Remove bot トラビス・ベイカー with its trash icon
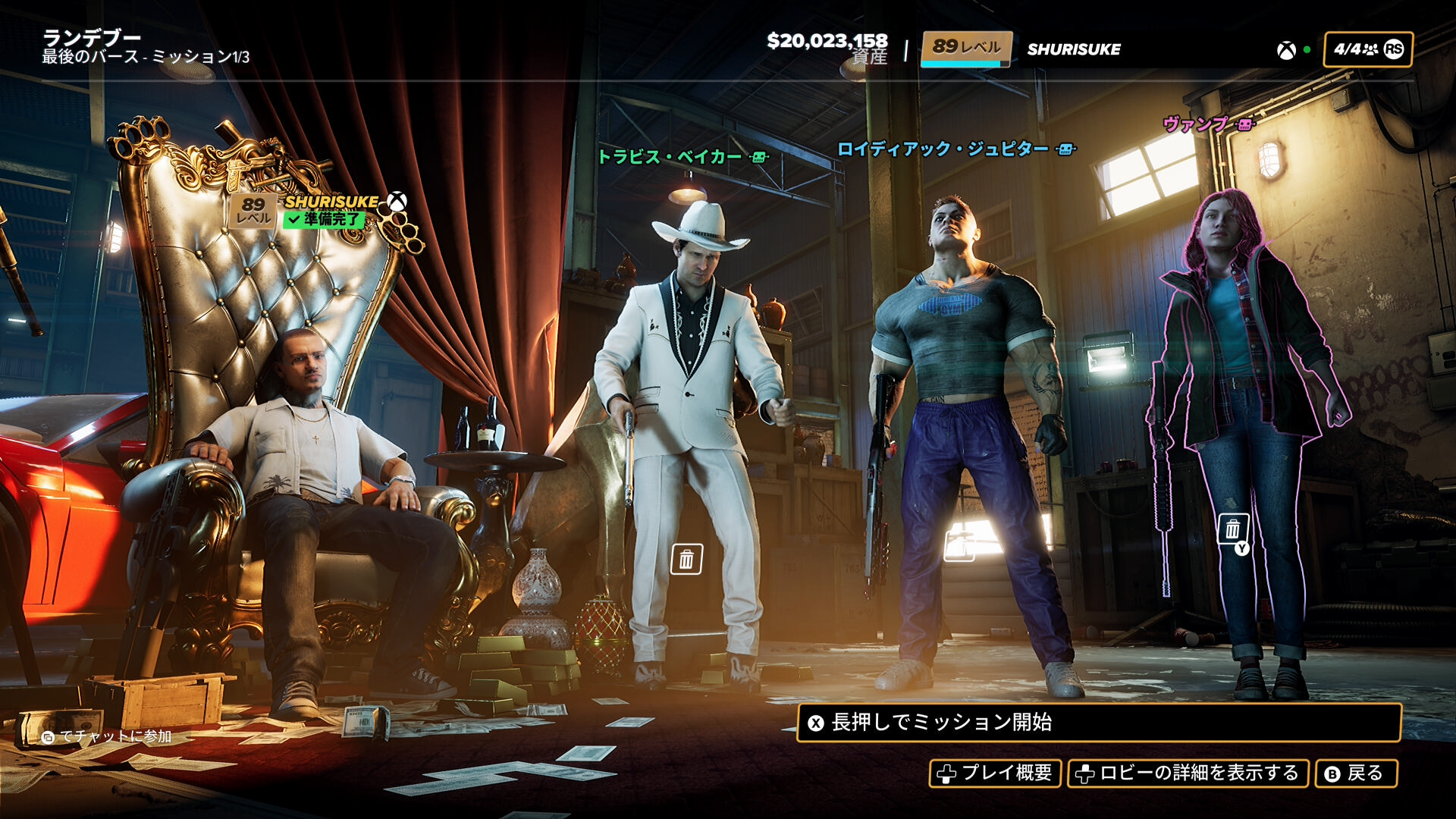 coord(686,560)
